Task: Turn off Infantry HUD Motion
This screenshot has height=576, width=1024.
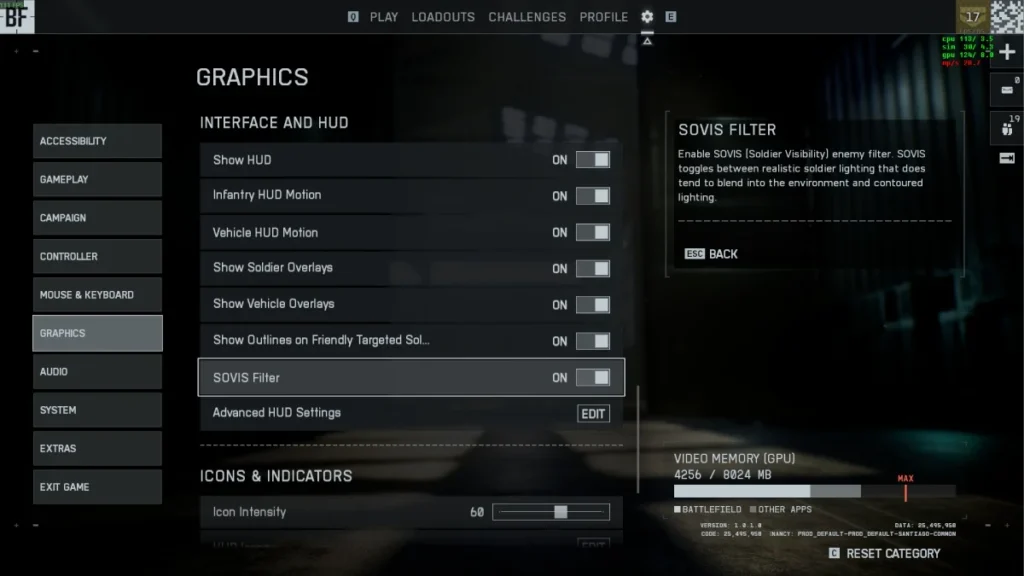Action: coord(592,196)
